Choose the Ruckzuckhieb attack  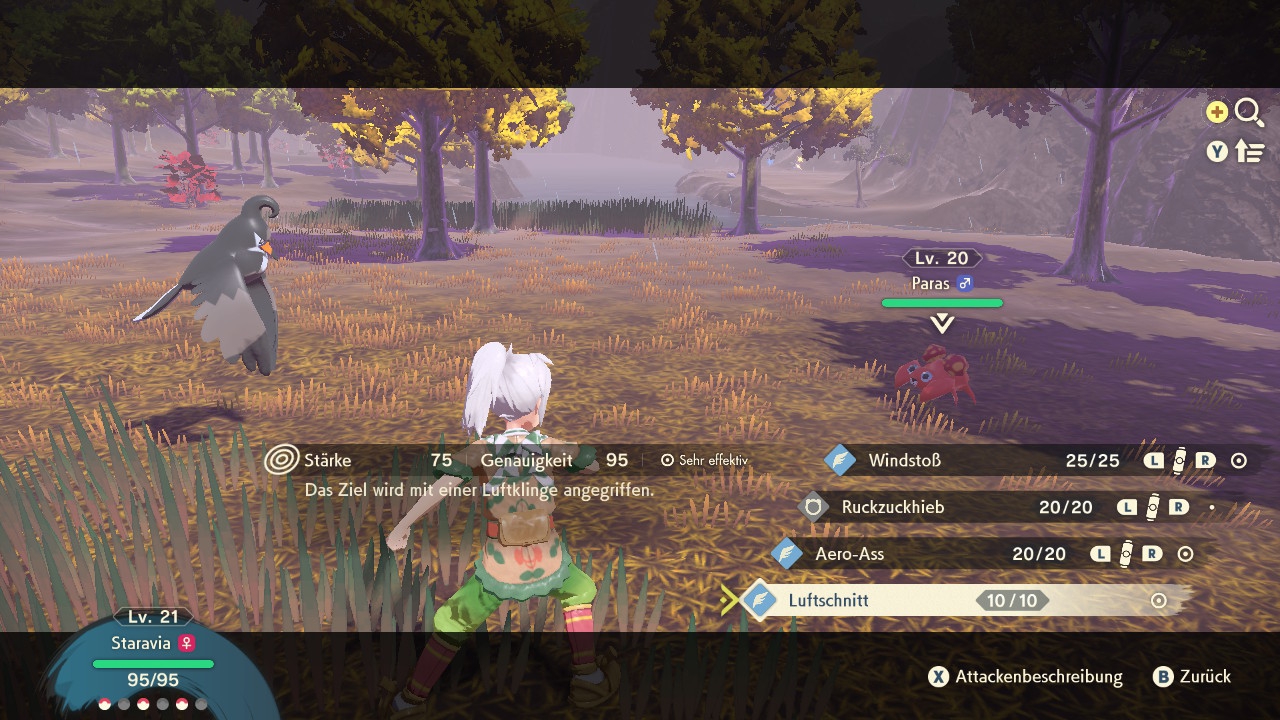[892, 507]
